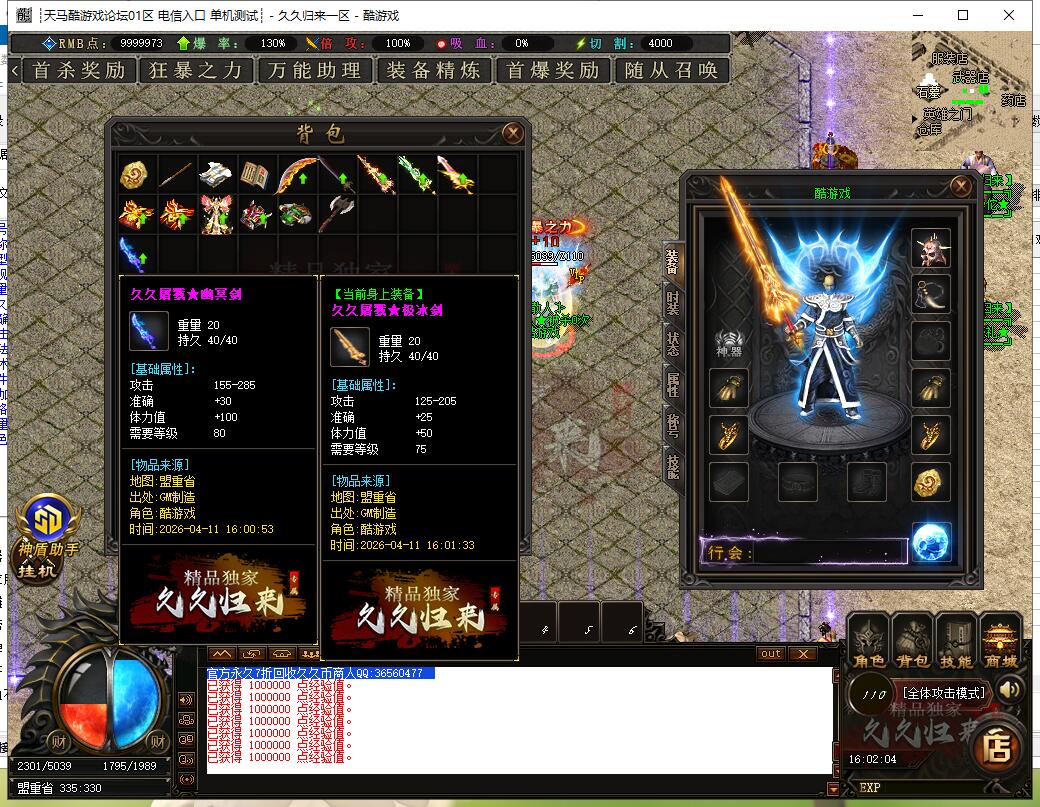Click the 装备精炼 menu button
The image size is (1040, 807).
click(x=433, y=70)
